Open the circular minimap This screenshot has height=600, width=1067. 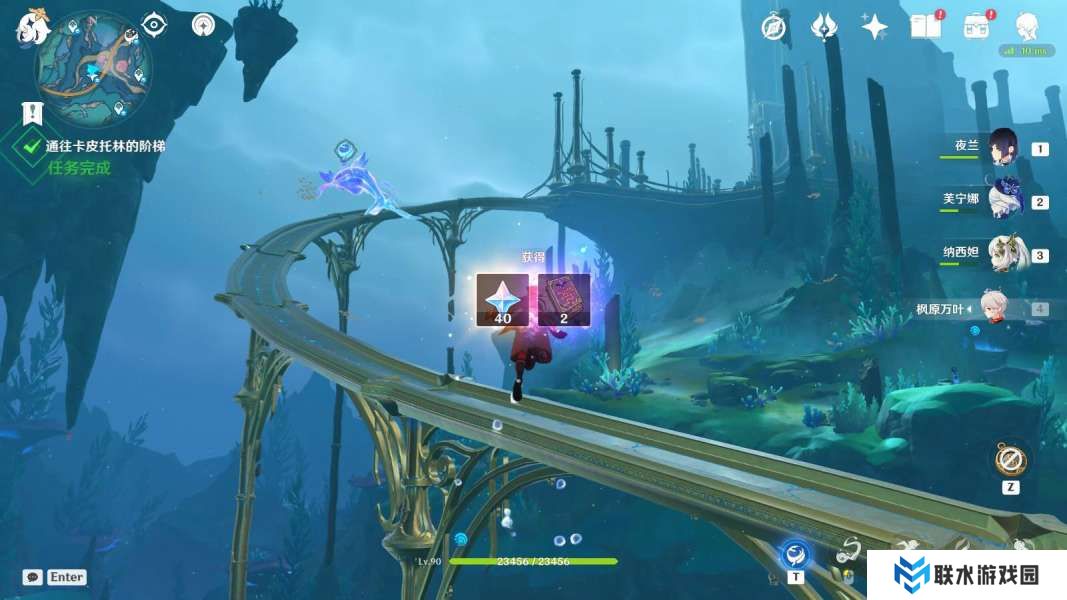[94, 69]
